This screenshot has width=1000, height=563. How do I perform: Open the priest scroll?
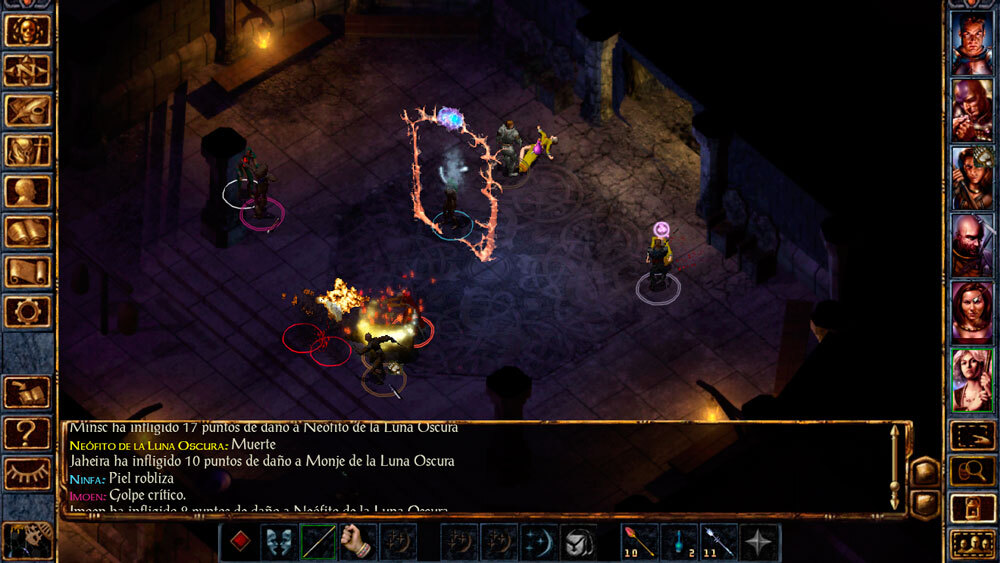(x=27, y=271)
